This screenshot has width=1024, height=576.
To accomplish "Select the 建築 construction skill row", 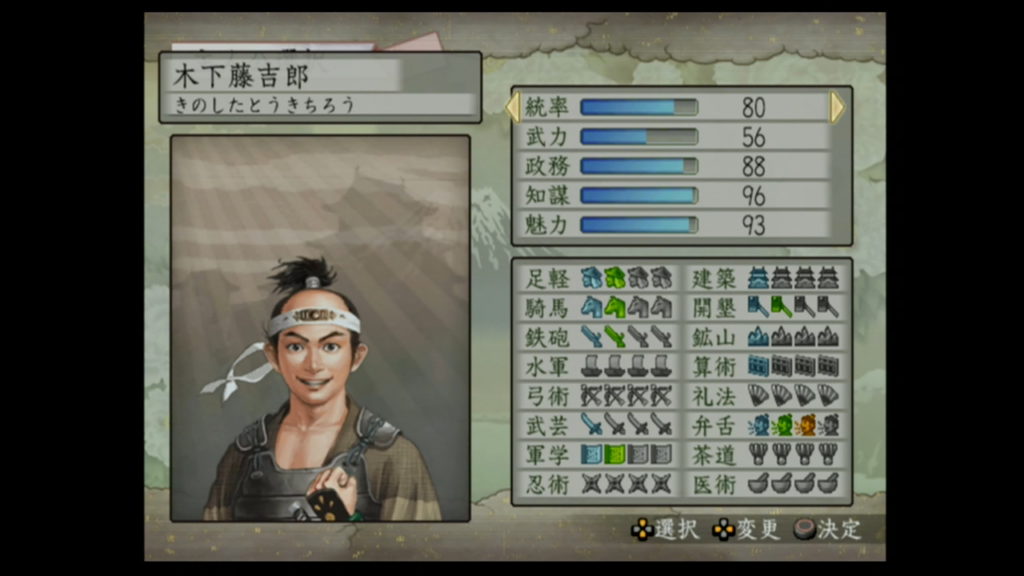I will (x=765, y=279).
